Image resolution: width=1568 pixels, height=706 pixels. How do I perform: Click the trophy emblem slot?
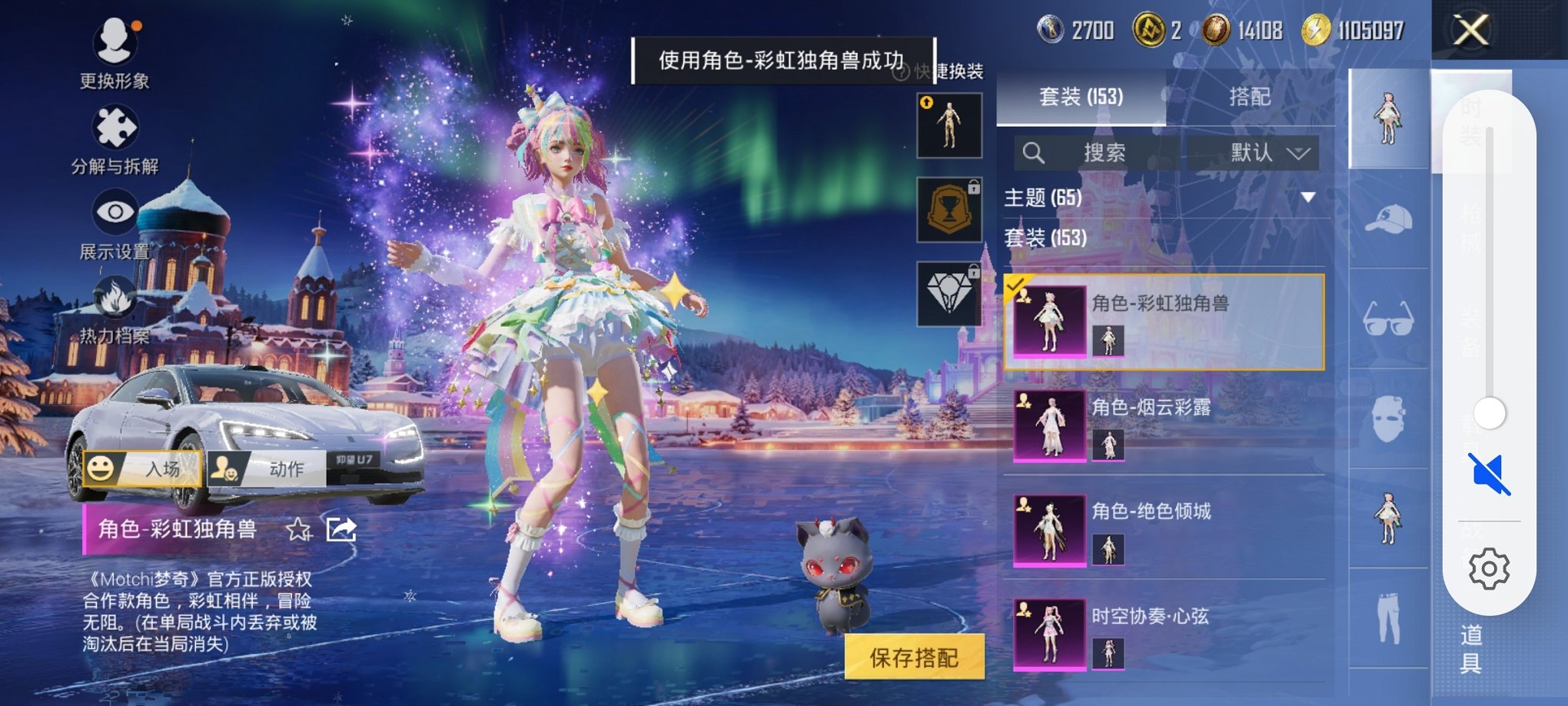pyautogui.click(x=949, y=209)
